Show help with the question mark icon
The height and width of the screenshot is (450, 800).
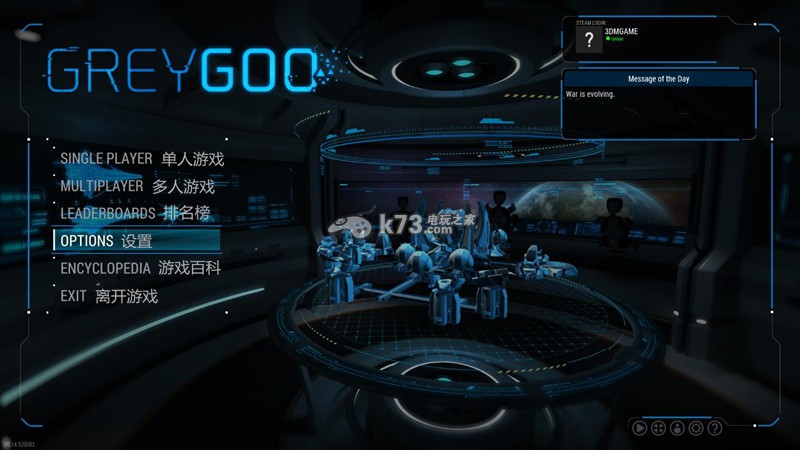pos(714,428)
